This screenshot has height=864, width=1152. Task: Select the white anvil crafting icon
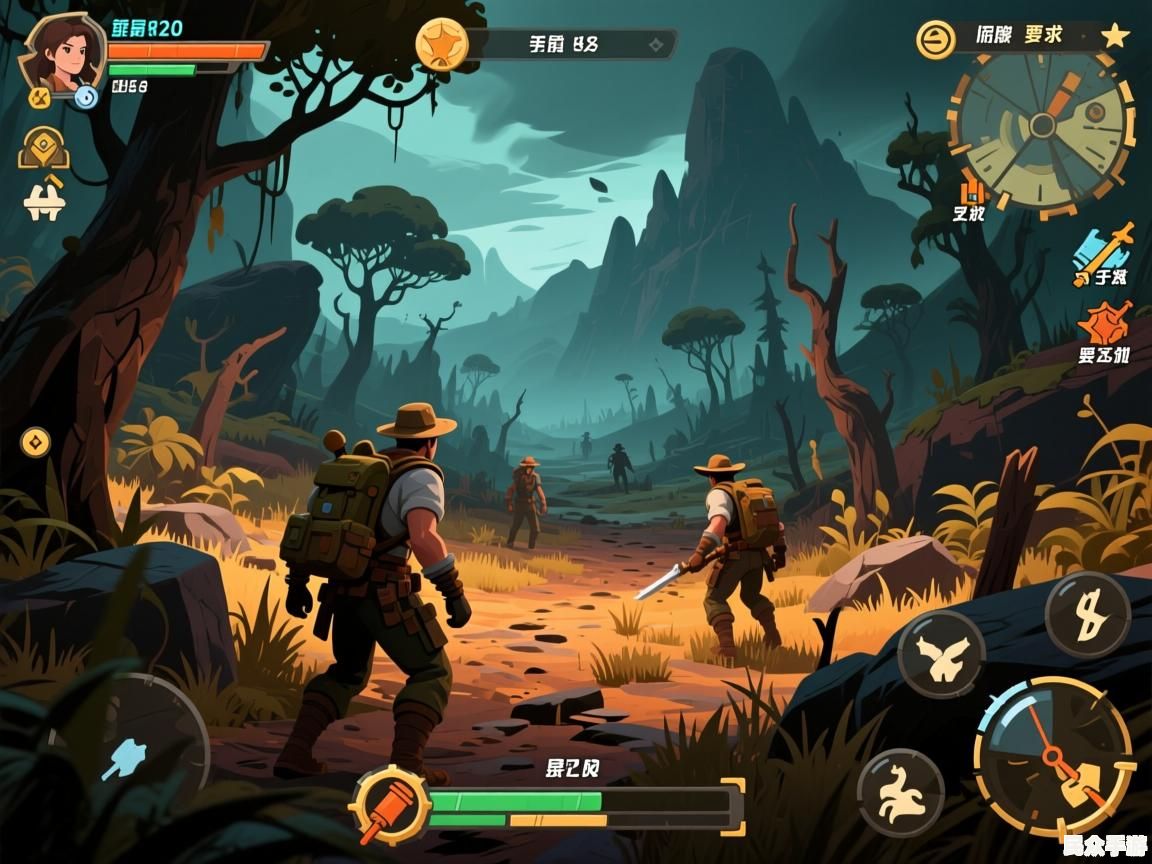[44, 199]
